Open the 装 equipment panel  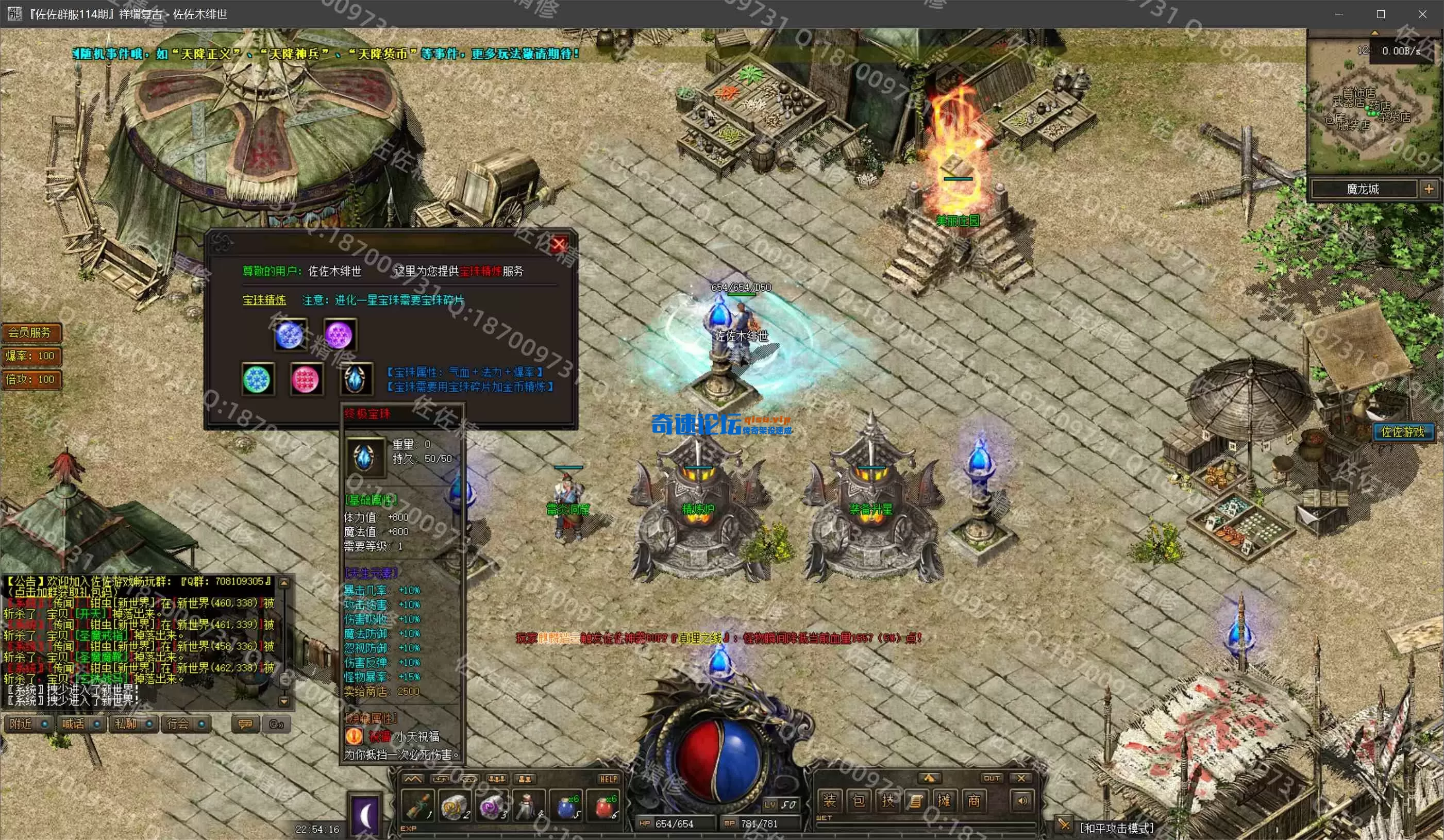(x=829, y=800)
